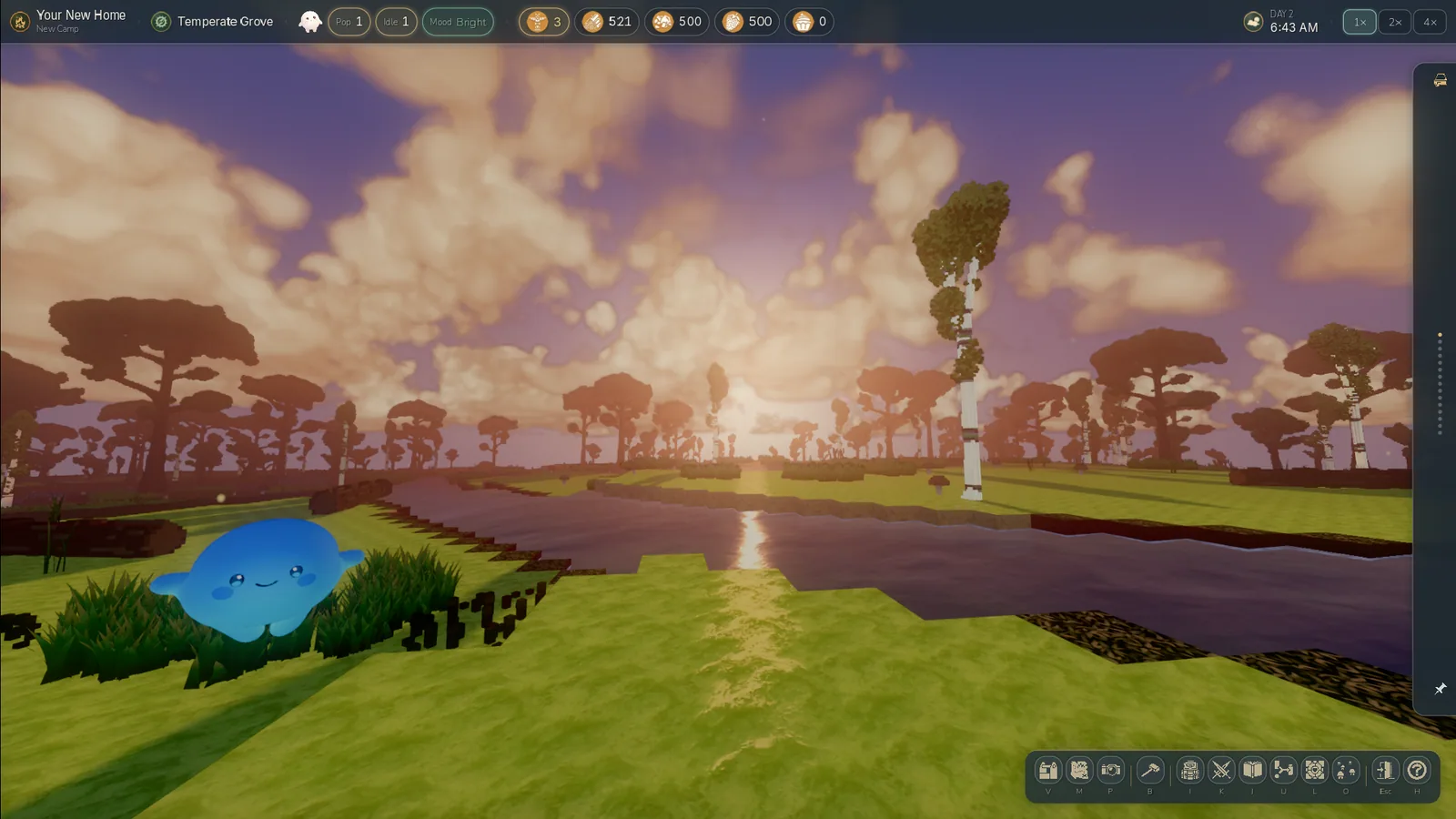Open the combat menu with crossed swords
This screenshot has width=1456, height=819.
pos(1220,771)
